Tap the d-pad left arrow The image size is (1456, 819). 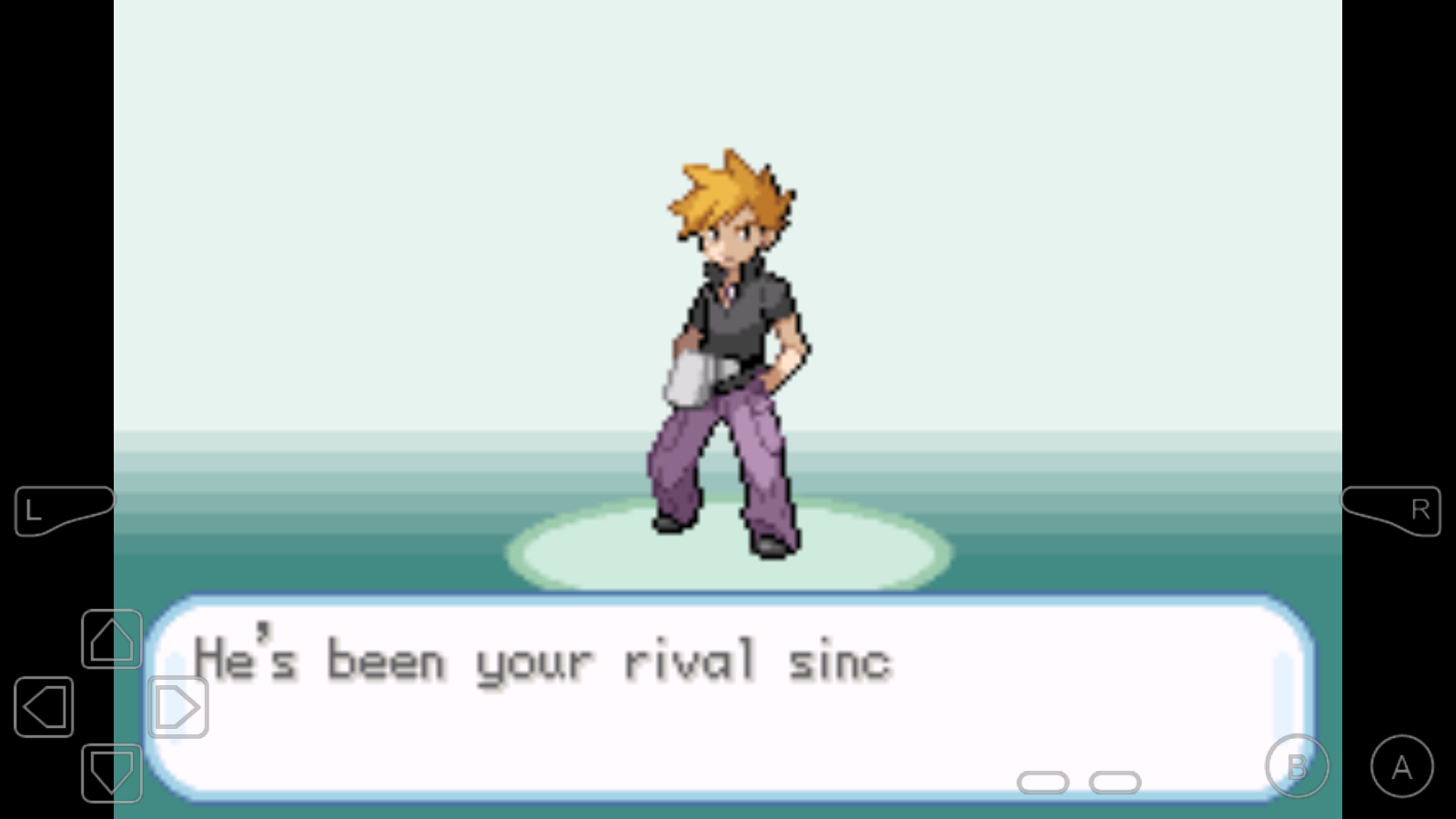pos(44,706)
